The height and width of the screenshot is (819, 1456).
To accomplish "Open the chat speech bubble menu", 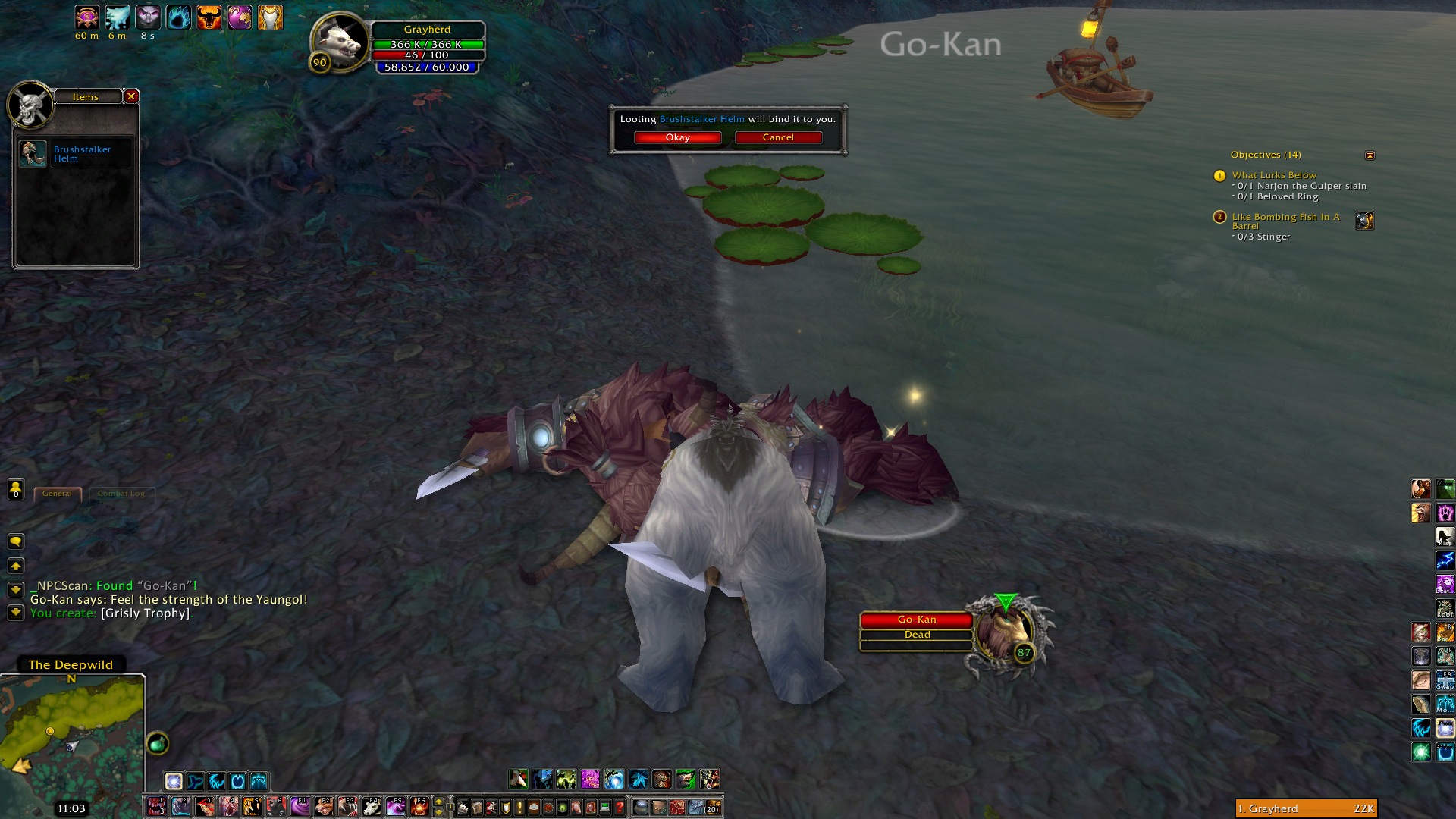I will tap(16, 541).
